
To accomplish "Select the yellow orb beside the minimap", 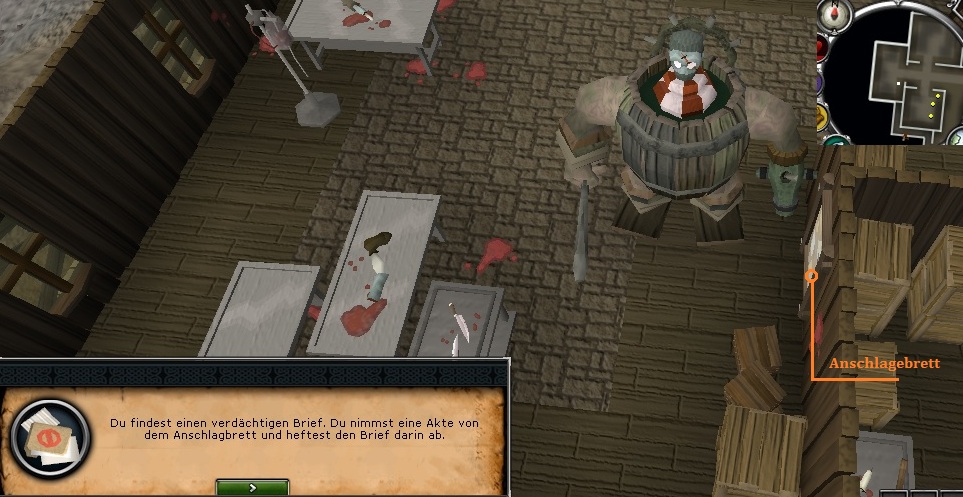I will [822, 117].
